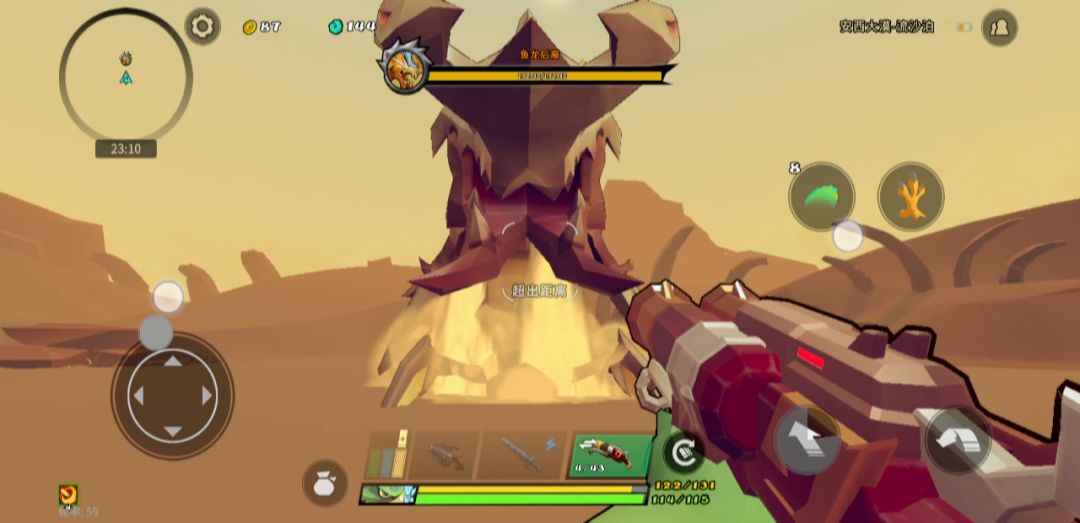
Task: Open the inventory bag button
Action: tap(325, 483)
